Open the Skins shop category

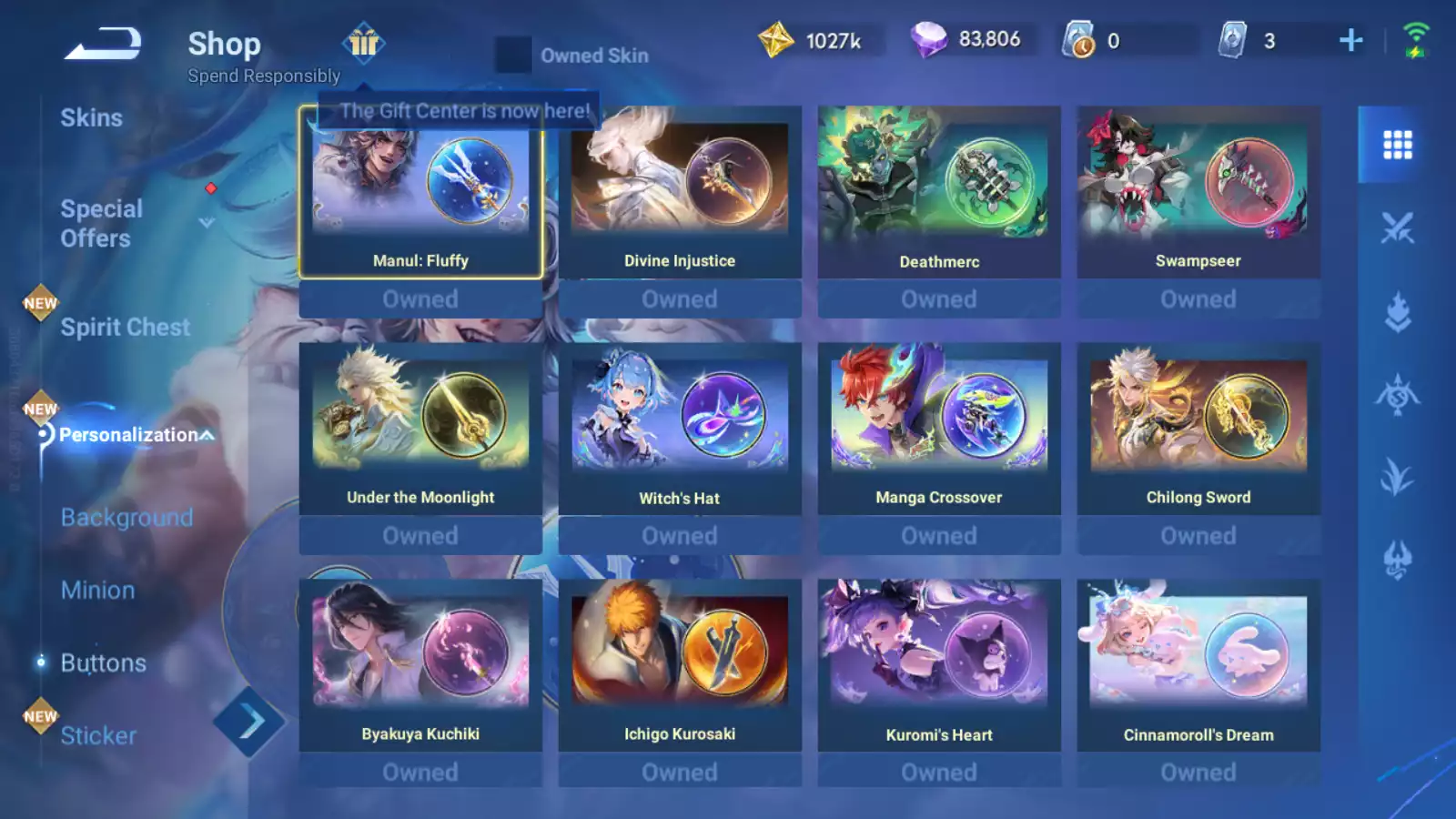pos(91,118)
